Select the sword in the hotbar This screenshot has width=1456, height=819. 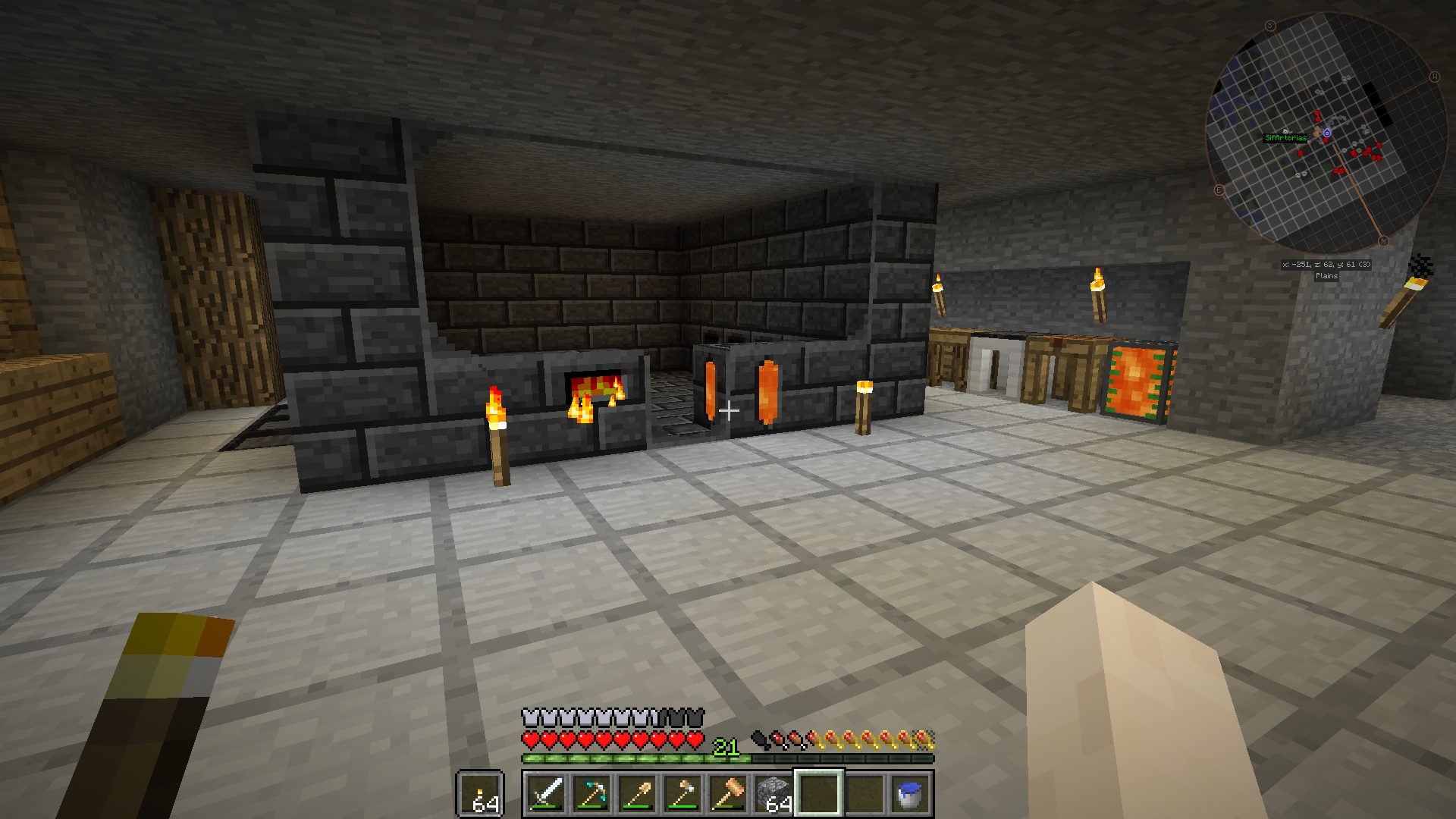(x=546, y=793)
